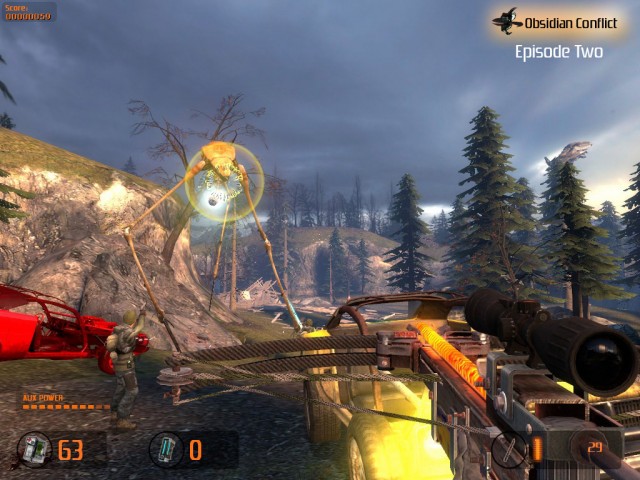Click the Obsidian Conflict logo
This screenshot has width=640, height=480.
point(508,20)
